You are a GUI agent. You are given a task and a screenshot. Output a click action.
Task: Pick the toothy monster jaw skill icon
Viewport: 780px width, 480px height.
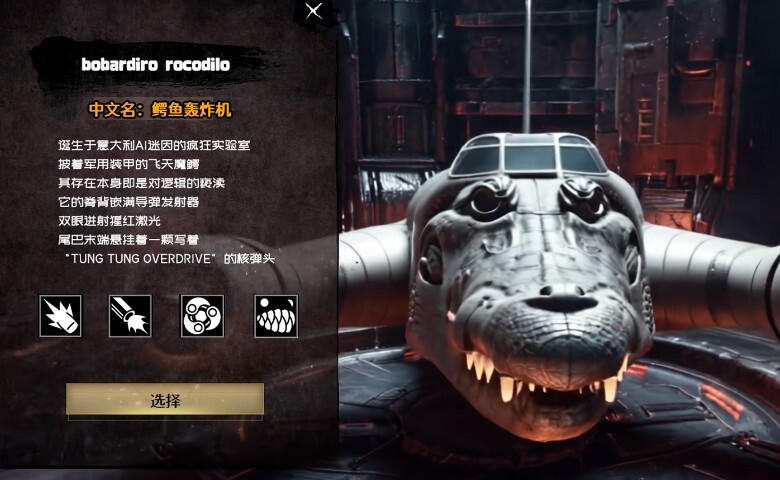click(275, 315)
